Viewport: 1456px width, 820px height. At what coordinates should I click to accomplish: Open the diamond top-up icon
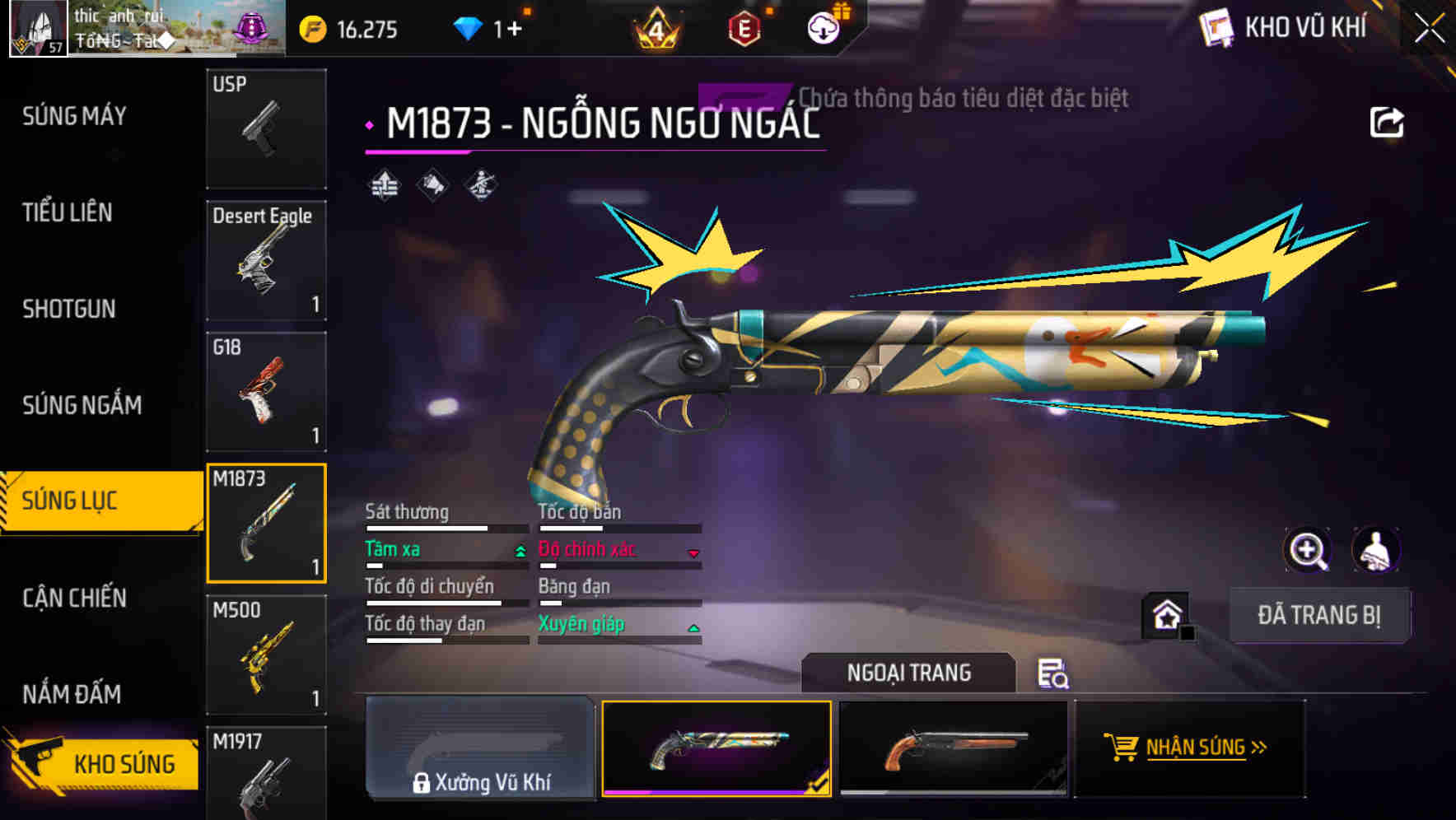[x=469, y=27]
